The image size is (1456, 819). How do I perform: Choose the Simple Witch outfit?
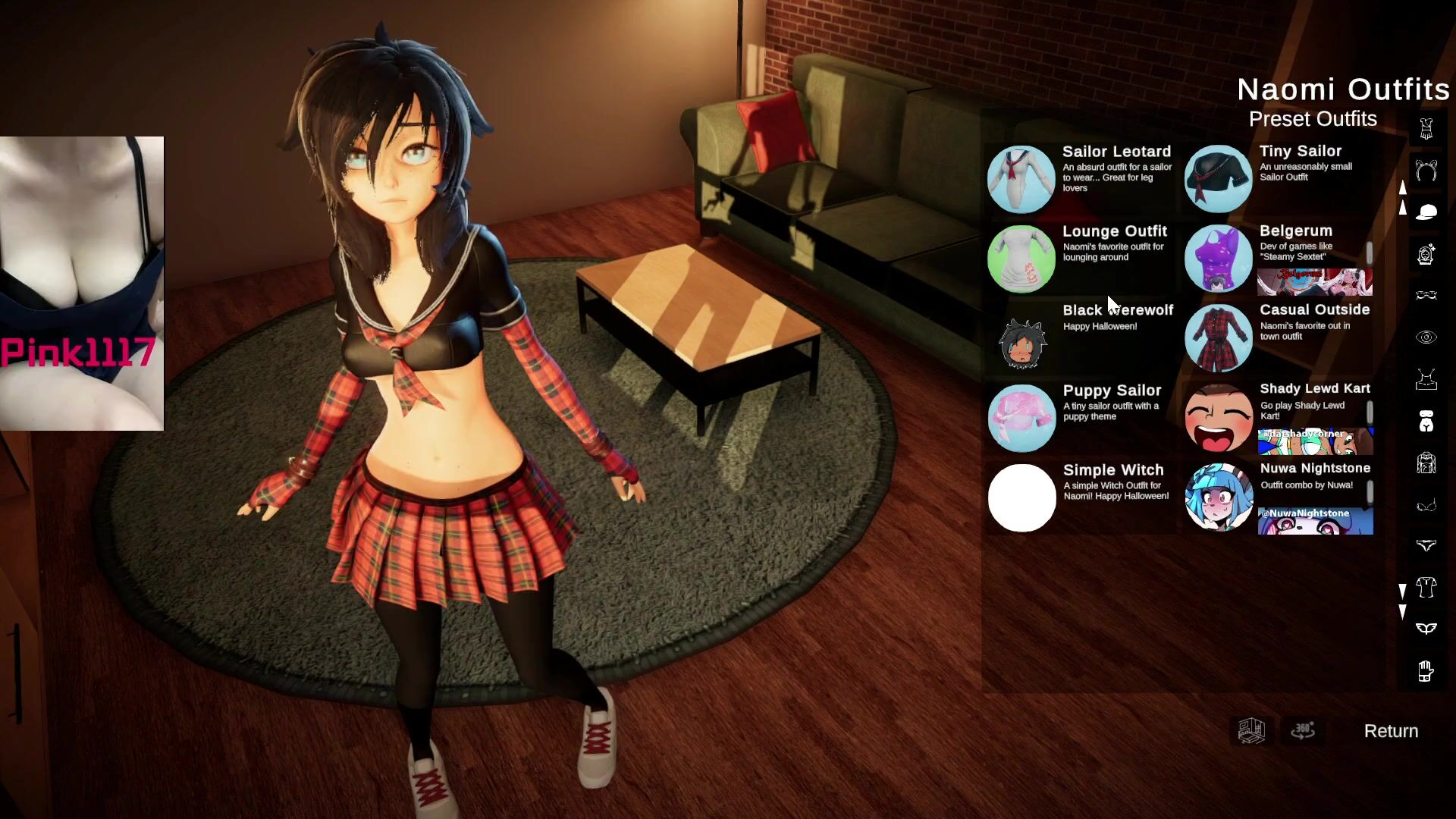click(x=1021, y=497)
